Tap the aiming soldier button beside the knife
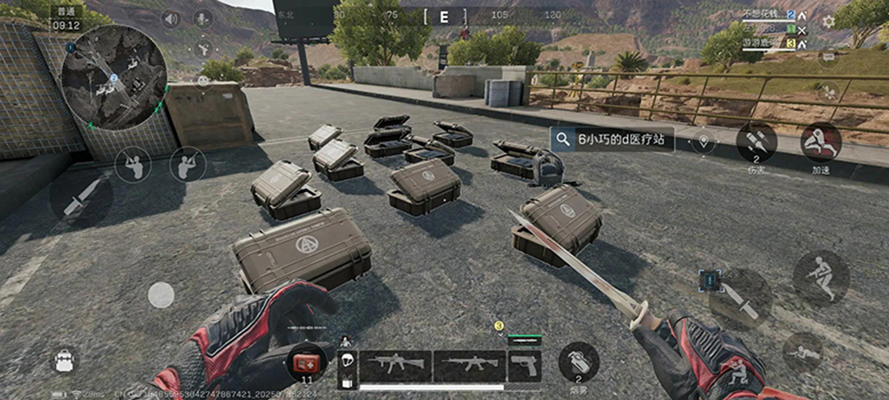This screenshot has width=889, height=400. pos(133,164)
